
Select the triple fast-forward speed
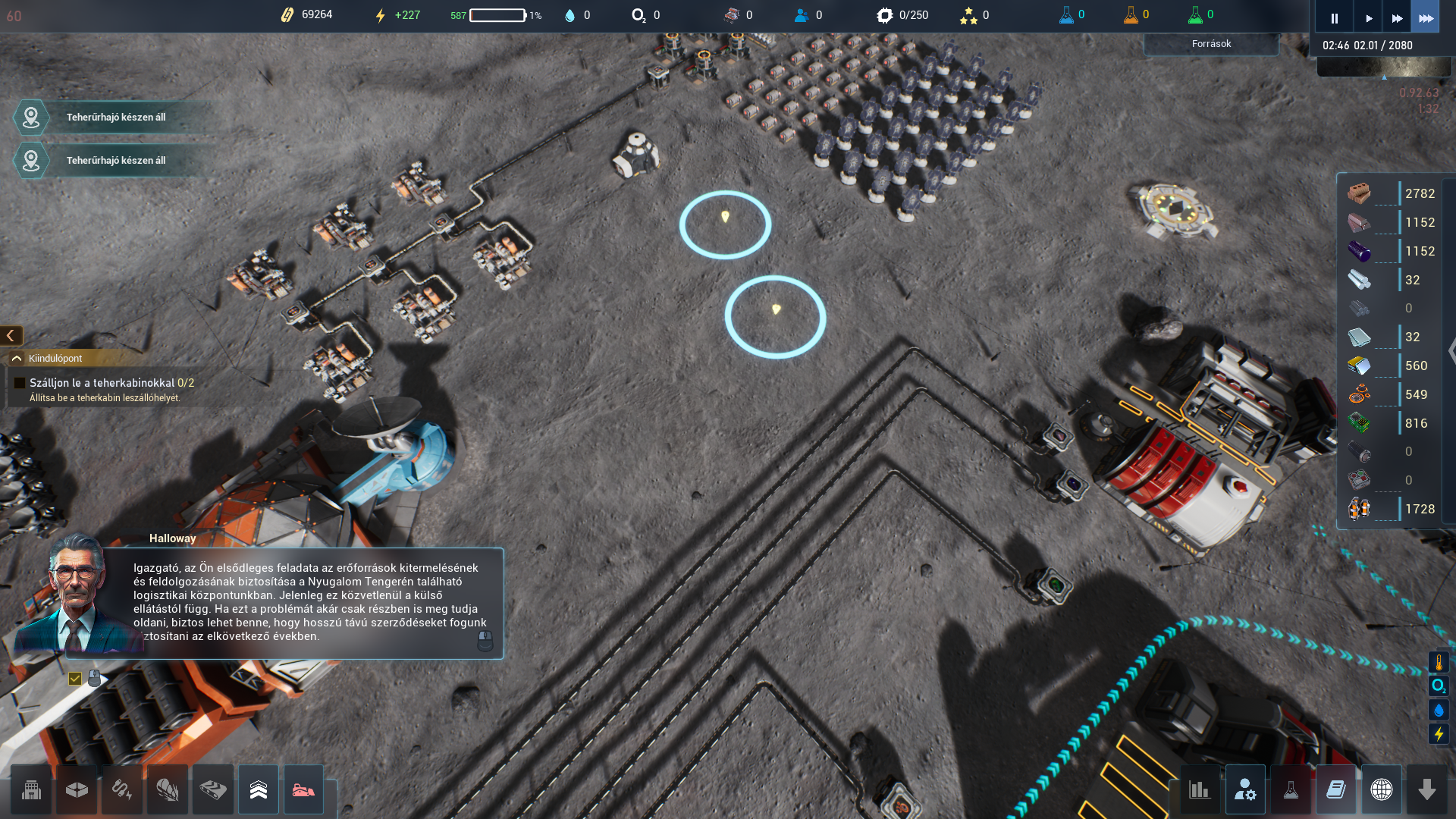point(1426,18)
